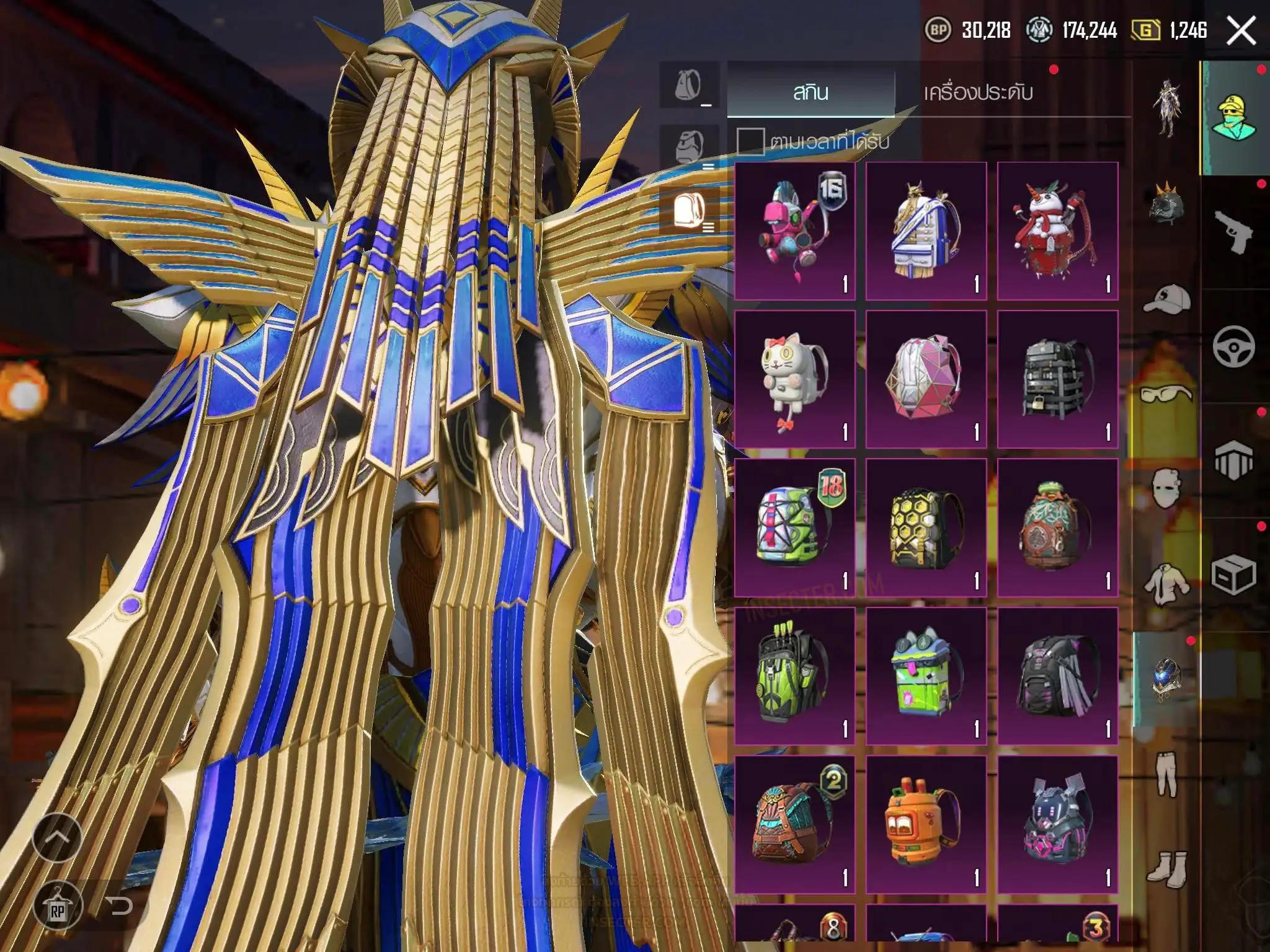Open the steering wheel vehicle category
Viewport: 1270px width, 952px height.
tap(1233, 346)
